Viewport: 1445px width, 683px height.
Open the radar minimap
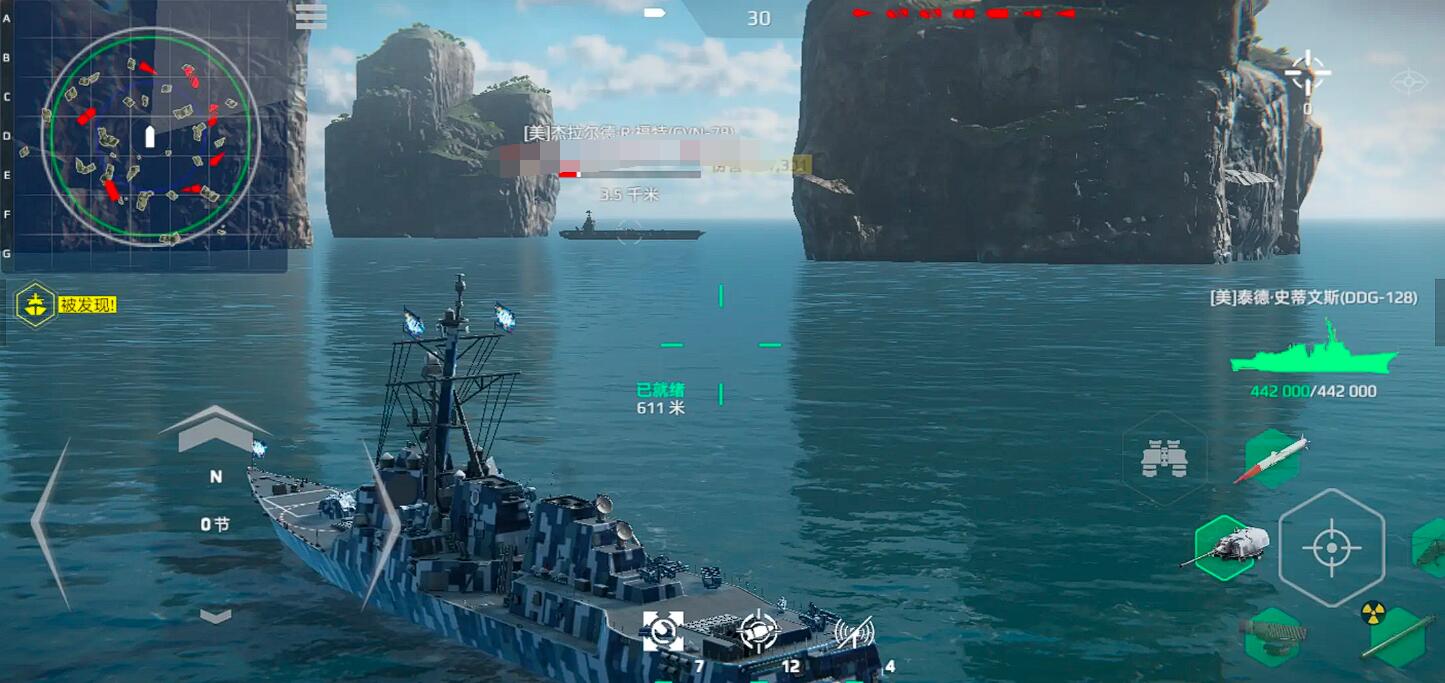[150, 136]
